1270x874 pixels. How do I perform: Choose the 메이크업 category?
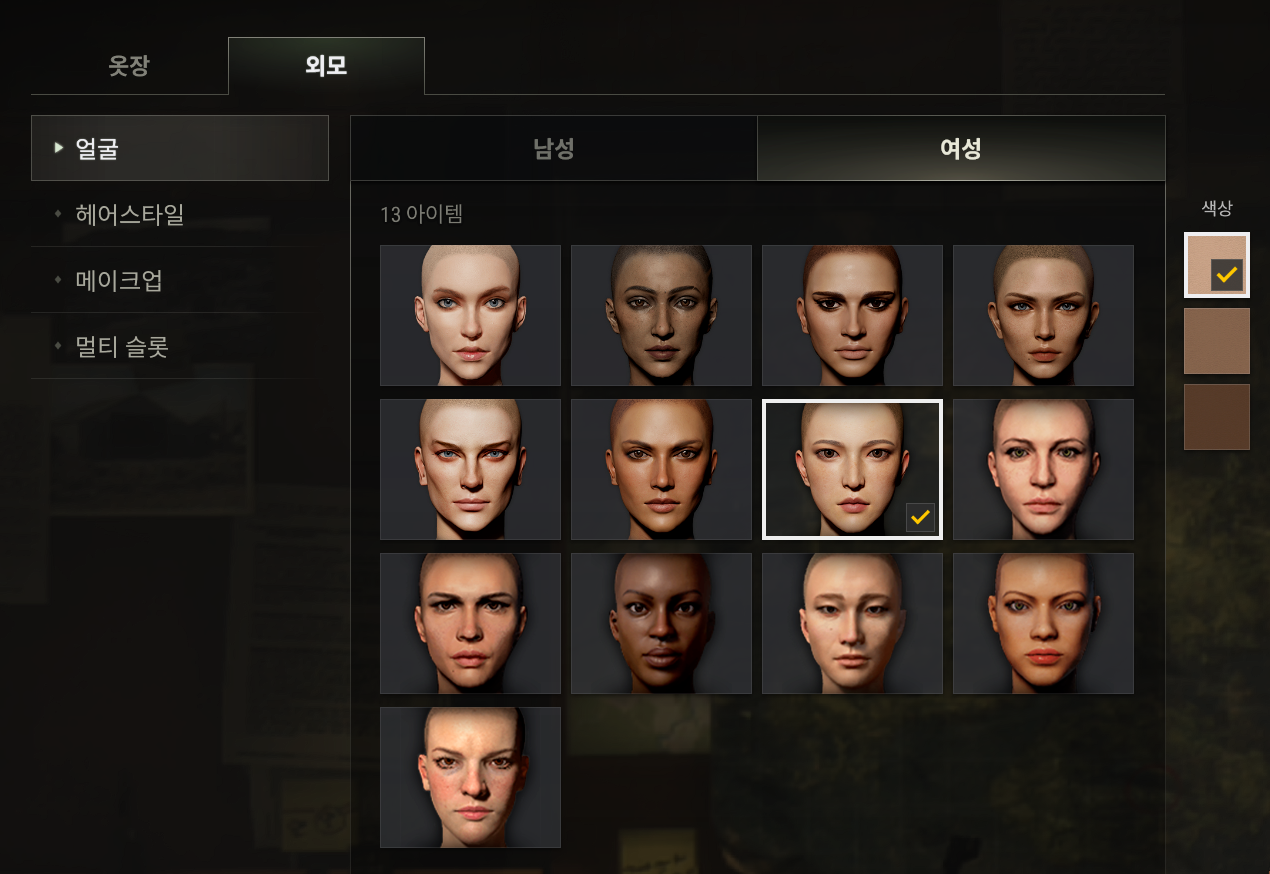180,280
